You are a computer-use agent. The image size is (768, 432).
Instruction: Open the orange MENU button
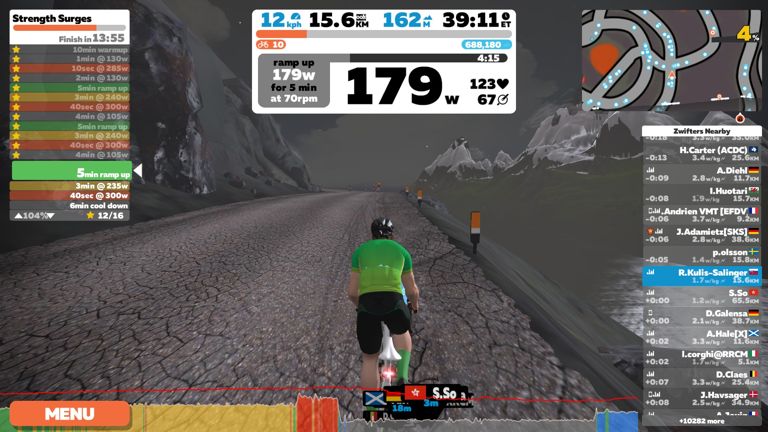pyautogui.click(x=70, y=414)
